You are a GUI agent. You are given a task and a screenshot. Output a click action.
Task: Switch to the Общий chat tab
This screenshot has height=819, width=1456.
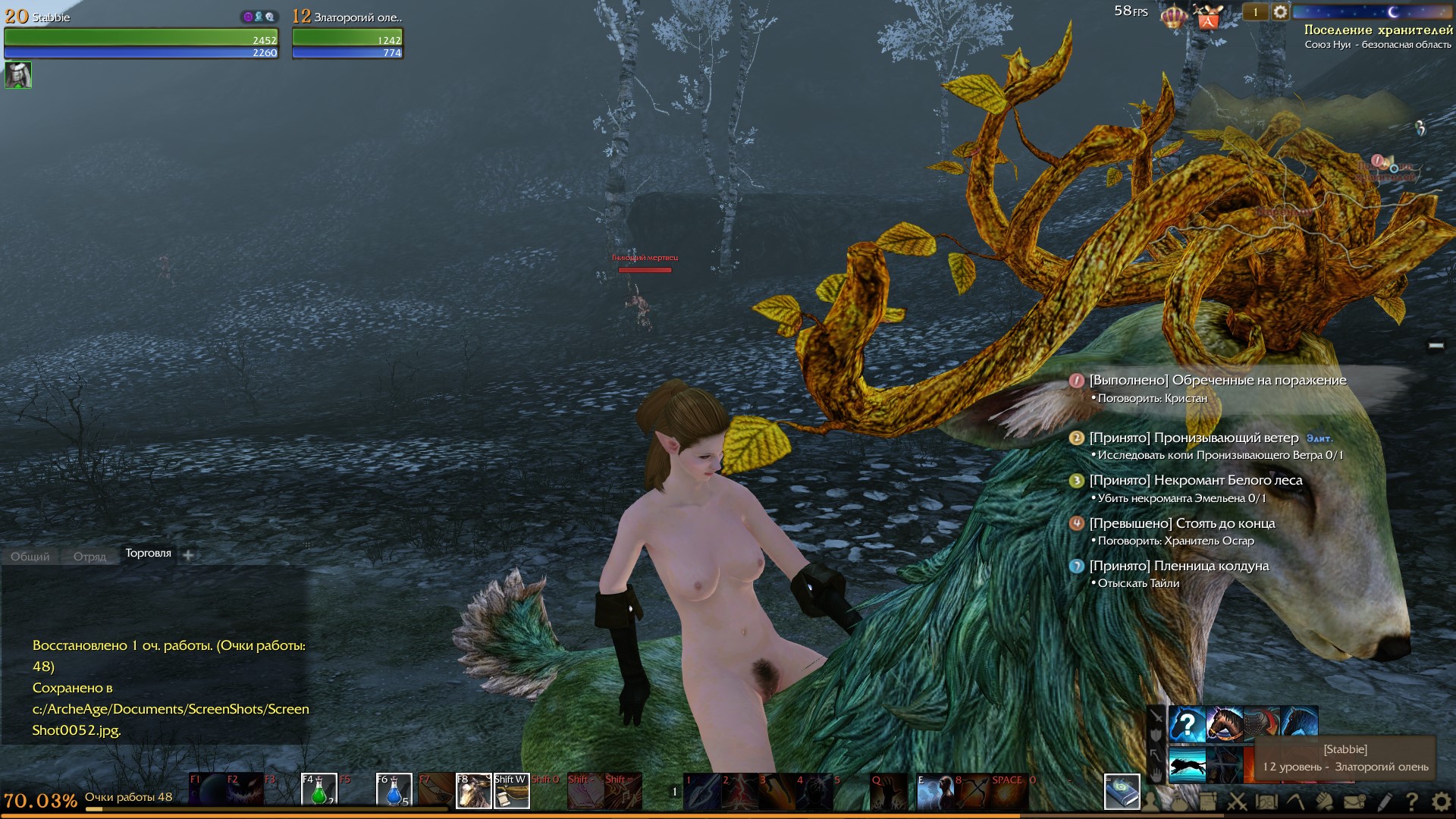[x=30, y=557]
